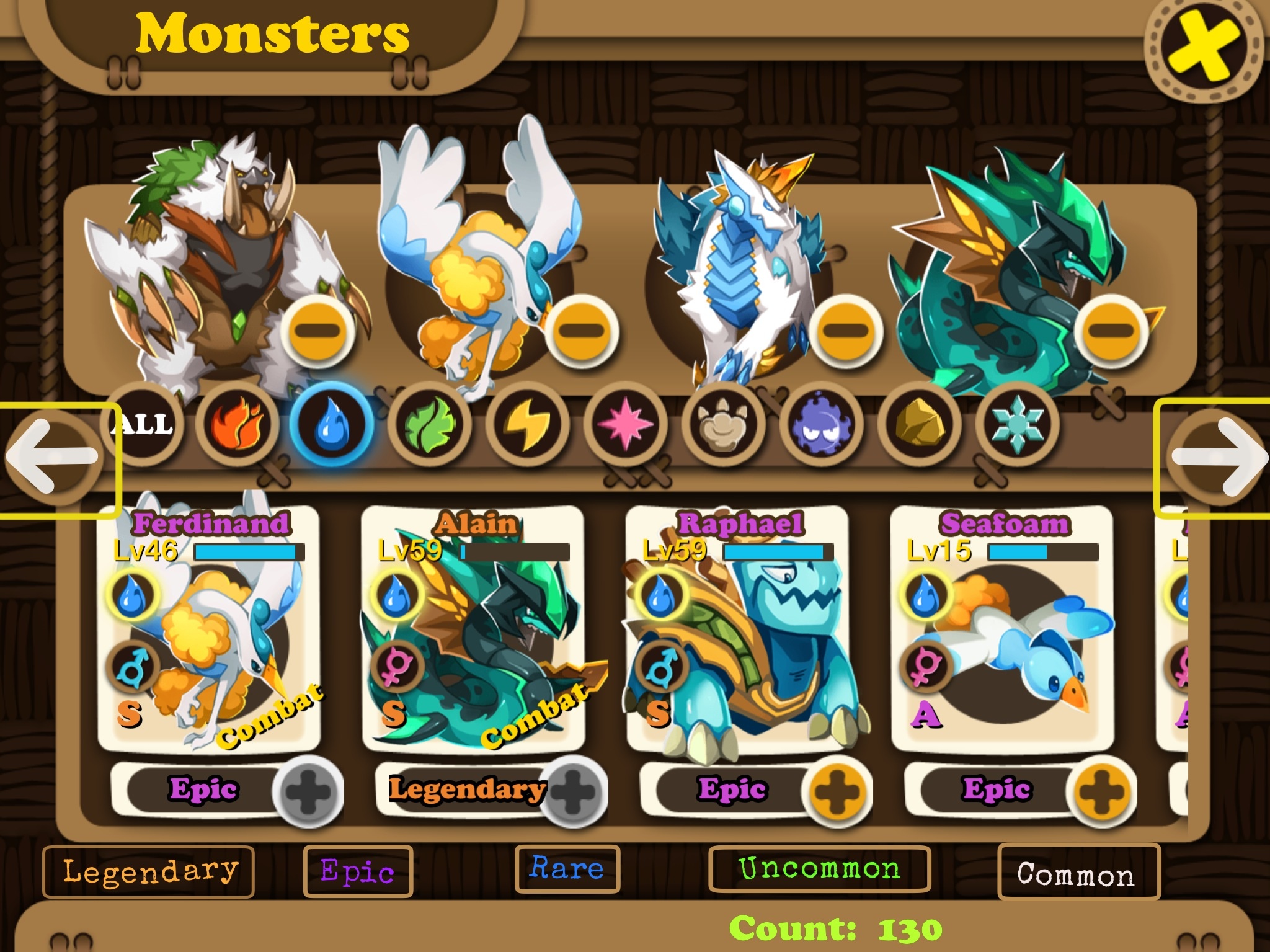Close the Monsters screen
This screenshot has width=1270, height=952.
pyautogui.click(x=1203, y=48)
